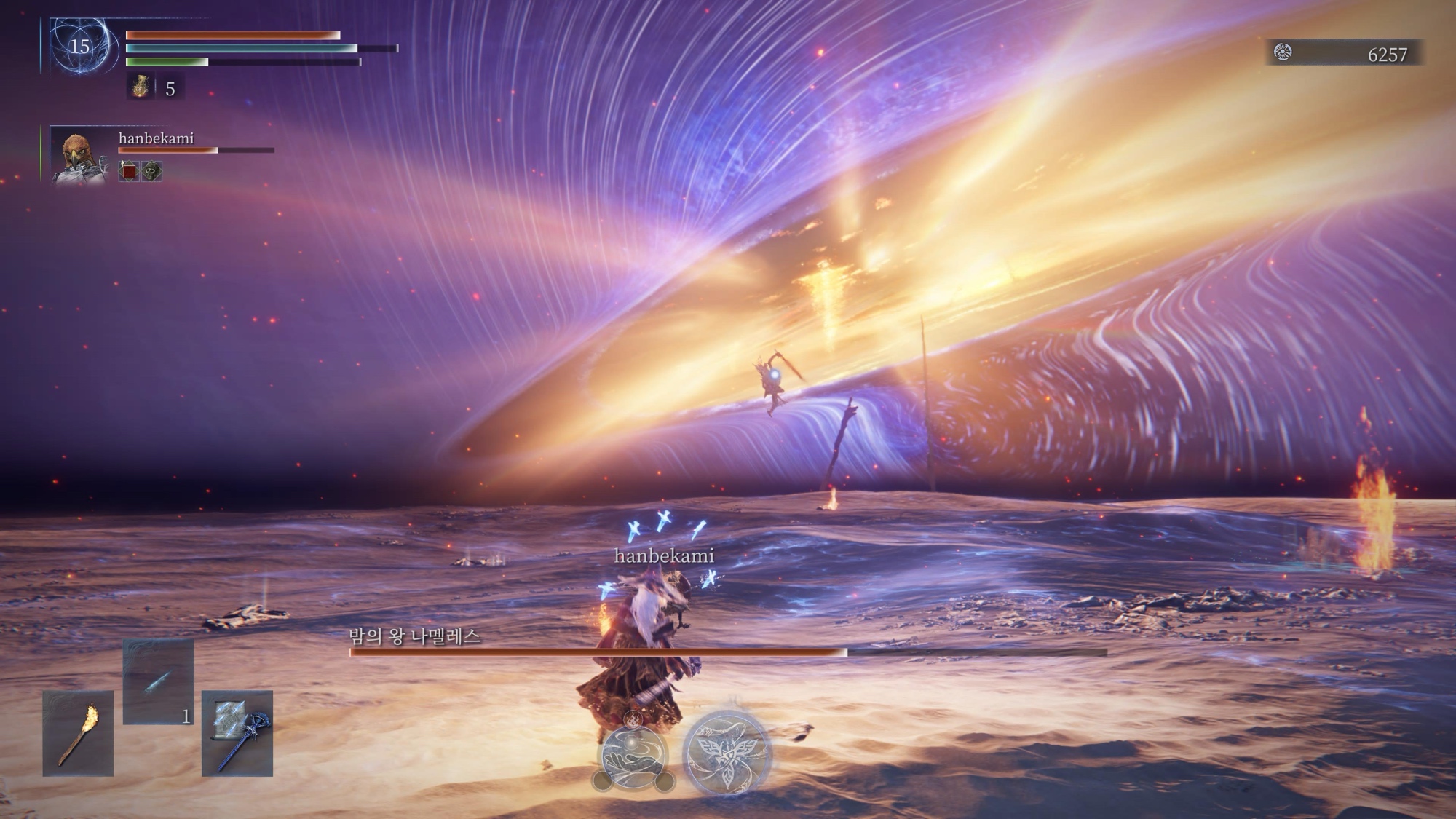Trigger the three-petal ultimate art icon
Viewport: 1456px width, 819px height.
(x=727, y=753)
